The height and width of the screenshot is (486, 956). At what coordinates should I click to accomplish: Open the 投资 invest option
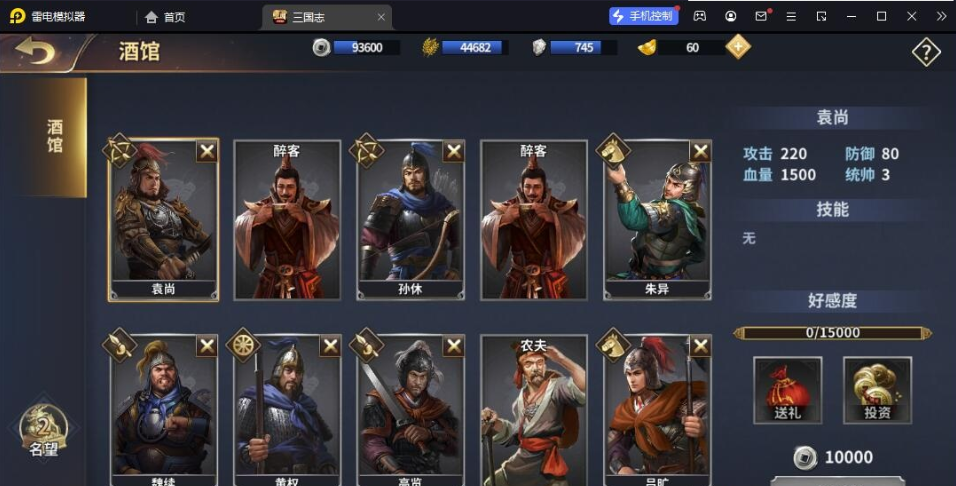click(877, 390)
